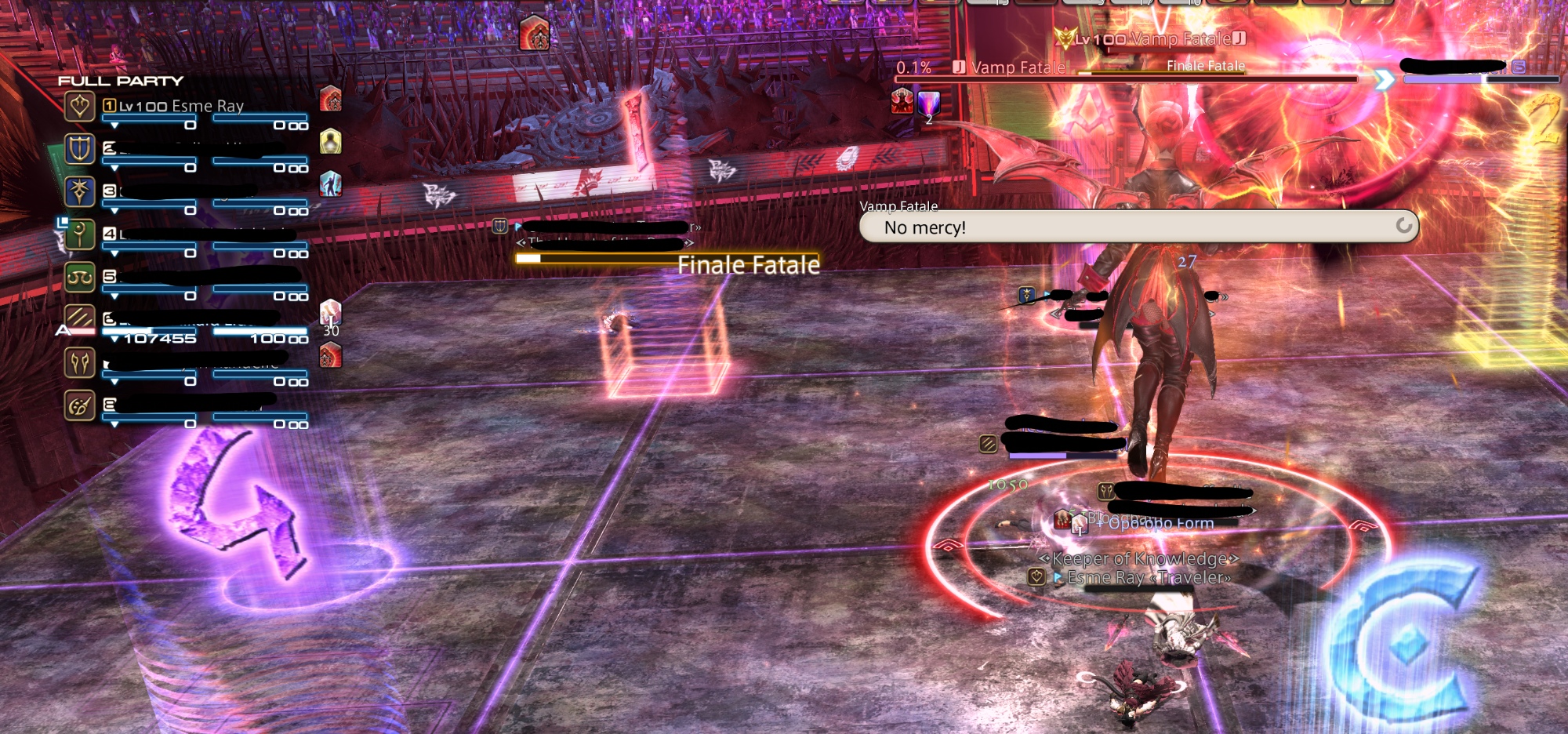Click the buff icon showing 30 seconds

click(331, 312)
